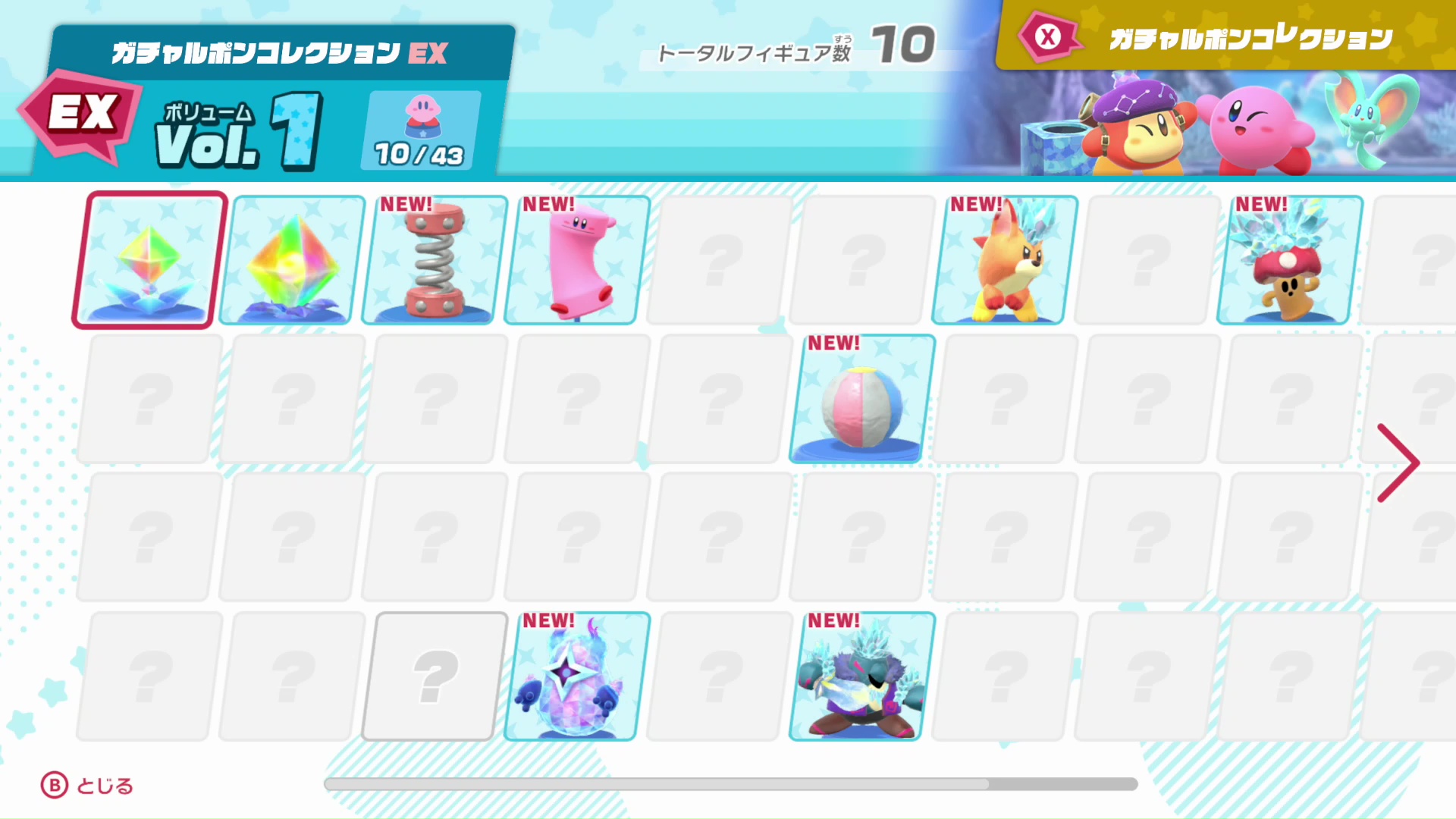Select the highlighted prism figure slot
1456x819 pixels.
(144, 262)
